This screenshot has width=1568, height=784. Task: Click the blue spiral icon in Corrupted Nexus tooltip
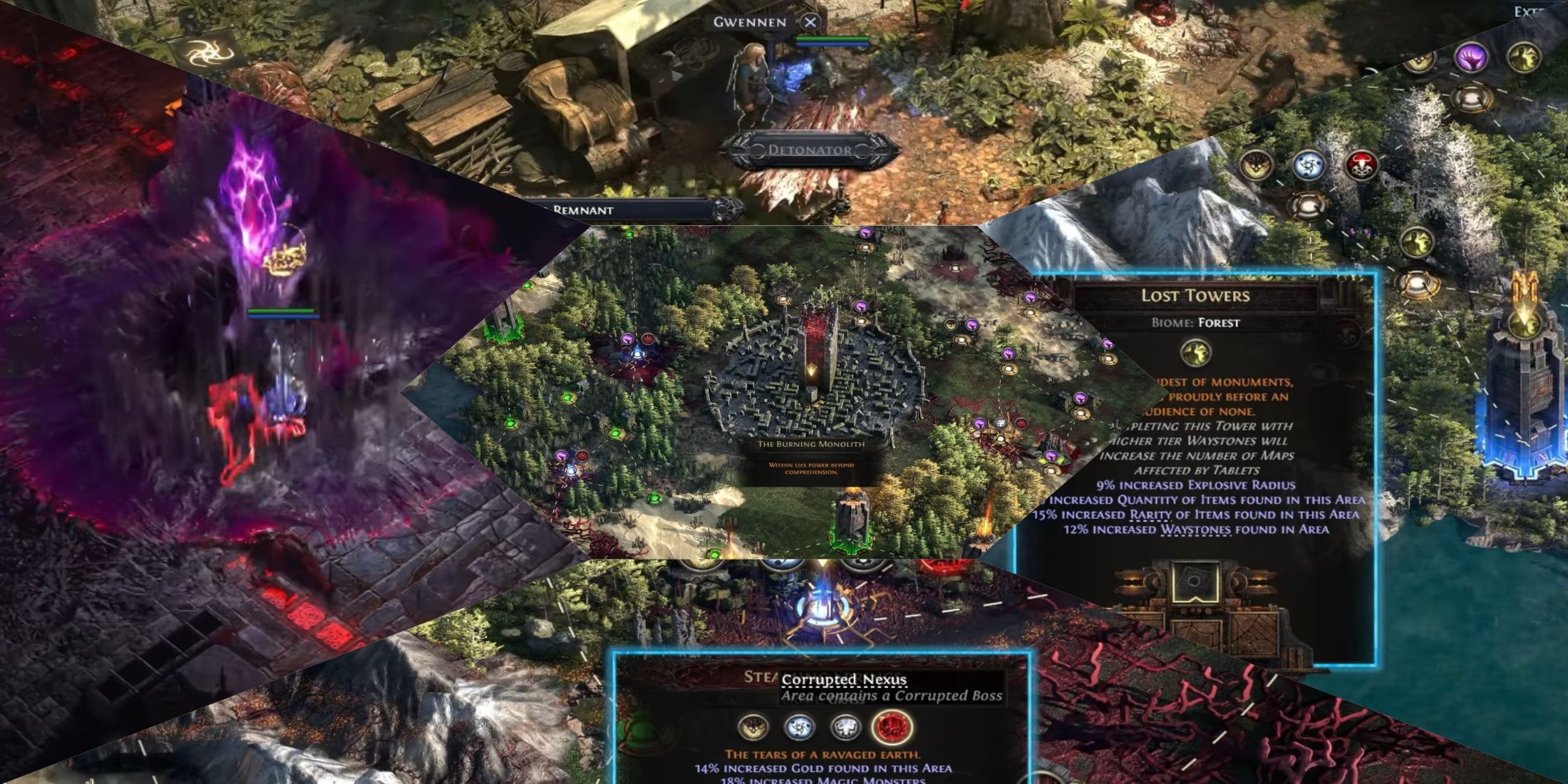coord(799,727)
